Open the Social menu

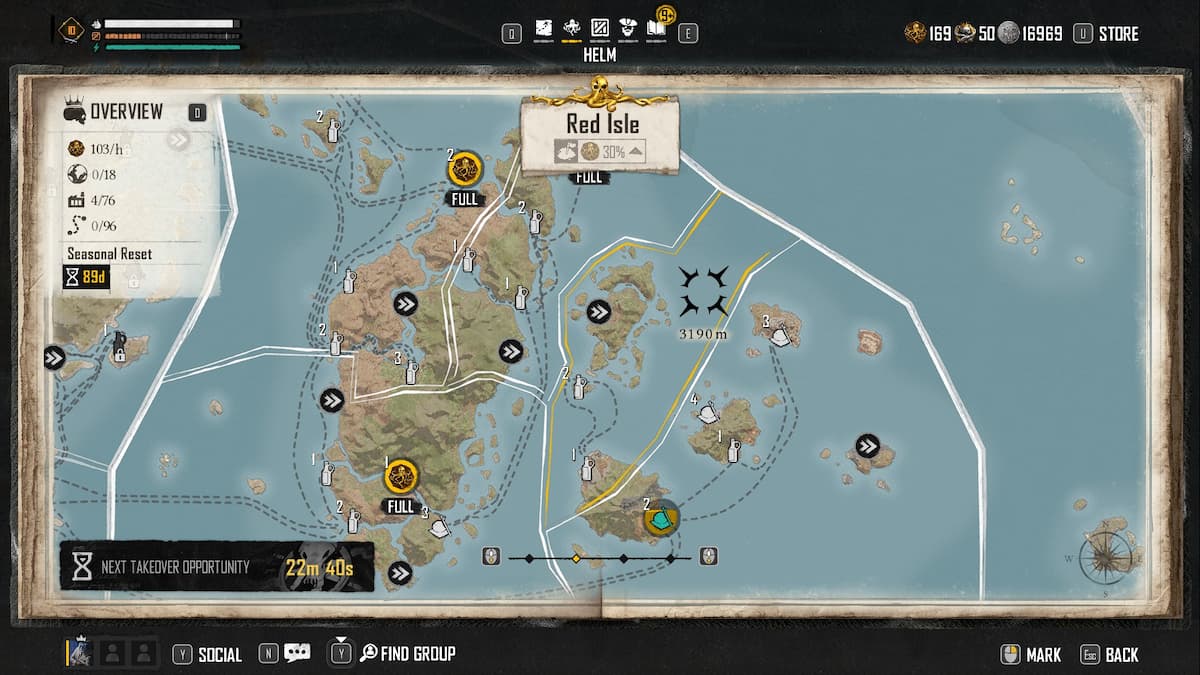(x=208, y=655)
